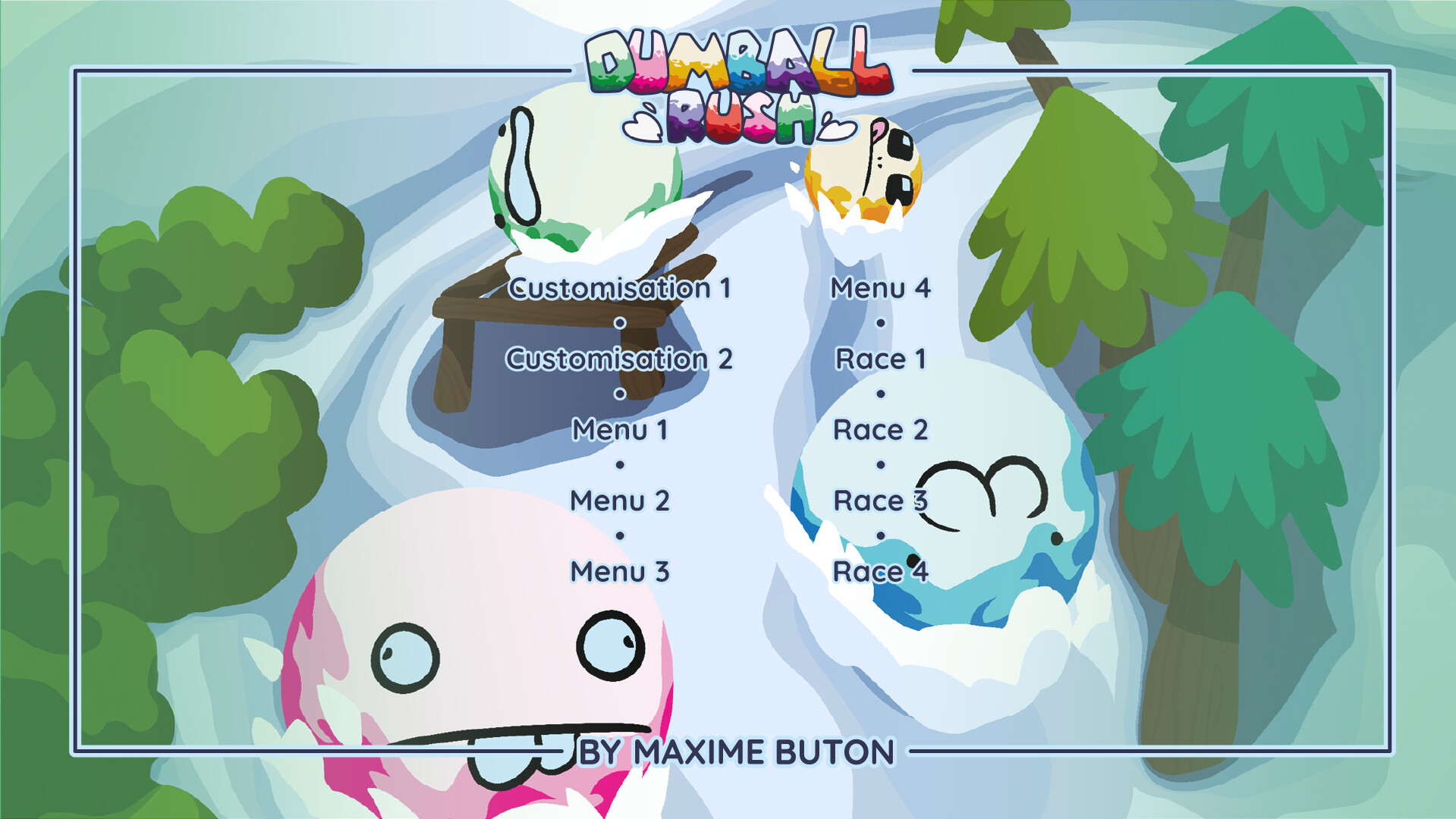Select Menu 1
This screenshot has height=819, width=1456.
[621, 428]
